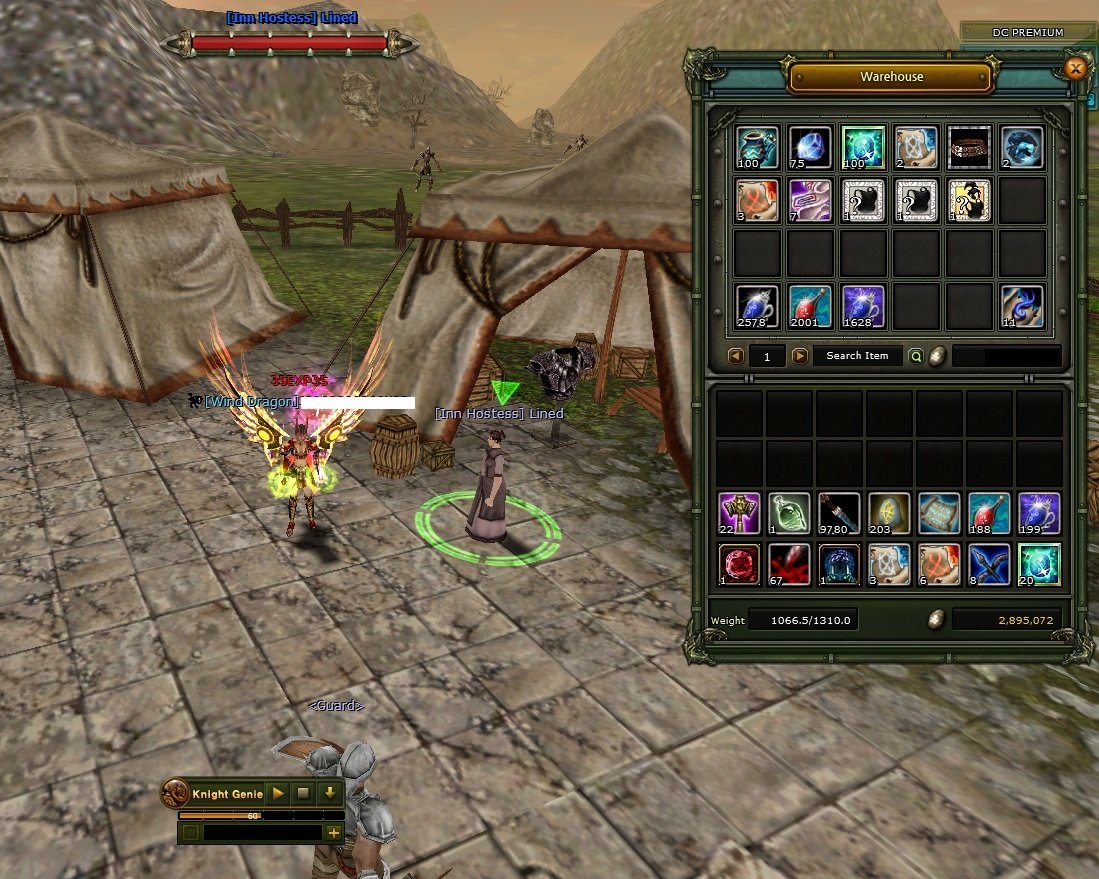Pick the warehouse blue potion stack of 2578
This screenshot has width=1099, height=879.
pos(757,306)
